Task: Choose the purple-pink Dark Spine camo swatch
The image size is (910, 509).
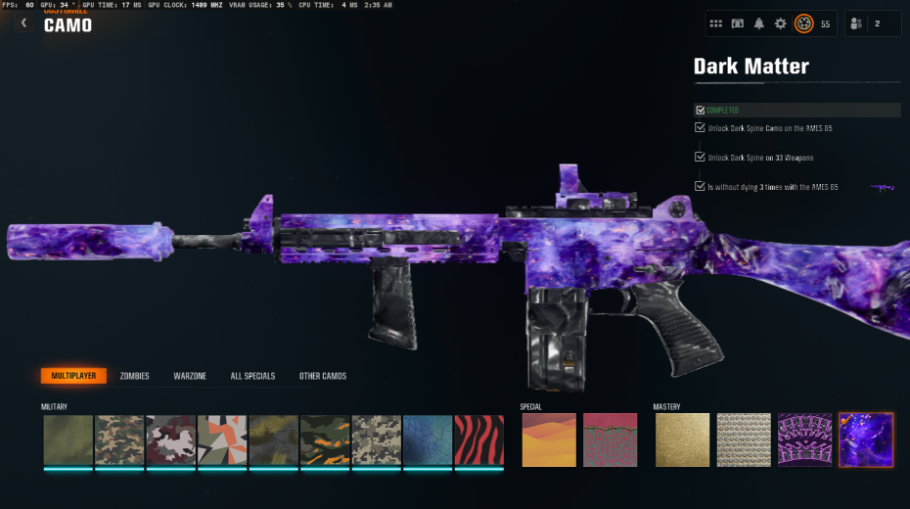Action: [804, 440]
